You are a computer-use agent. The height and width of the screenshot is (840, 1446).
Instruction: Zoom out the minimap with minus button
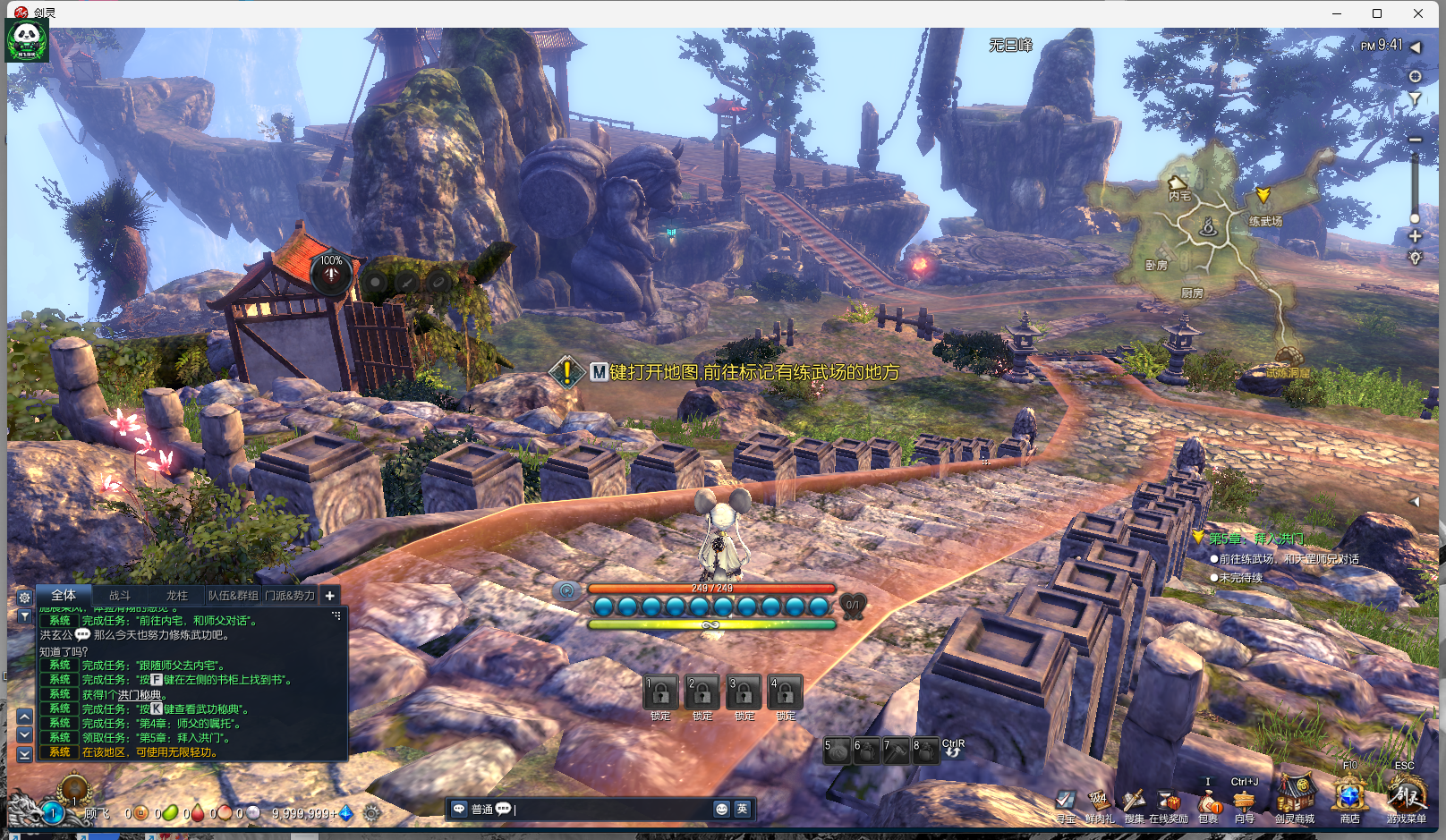(x=1415, y=140)
